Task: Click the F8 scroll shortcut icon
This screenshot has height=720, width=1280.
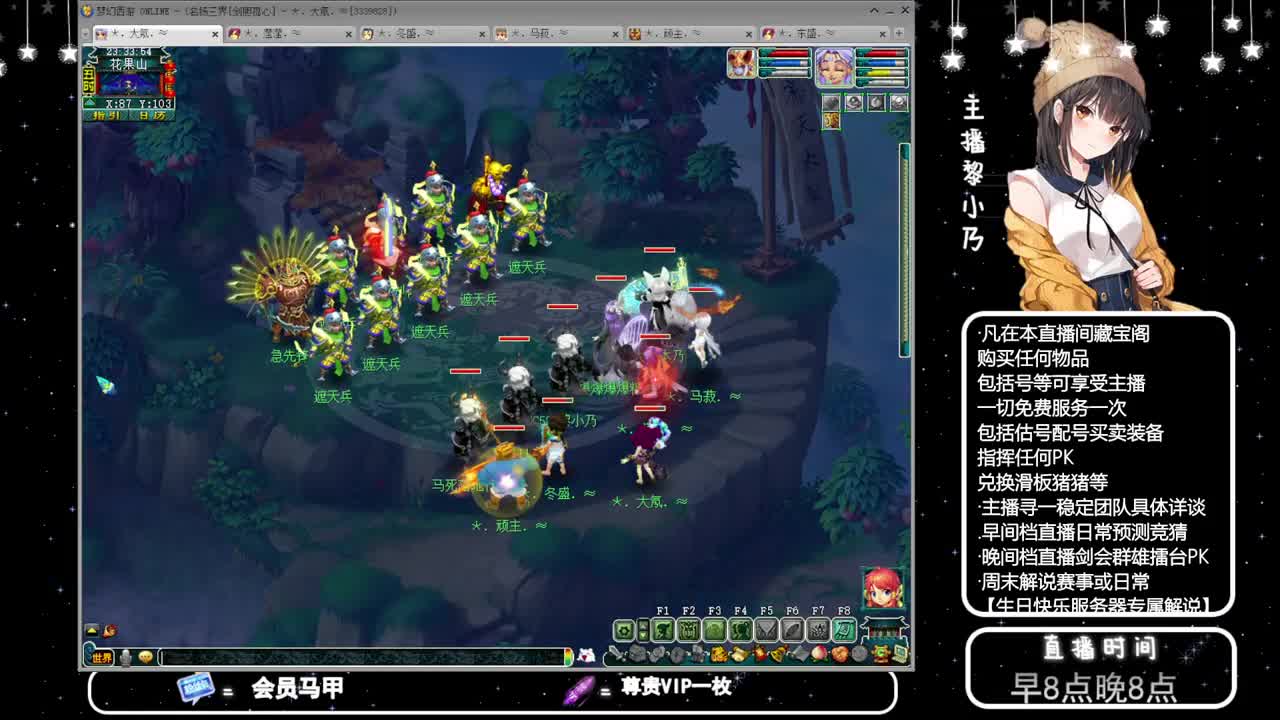Action: (x=846, y=630)
